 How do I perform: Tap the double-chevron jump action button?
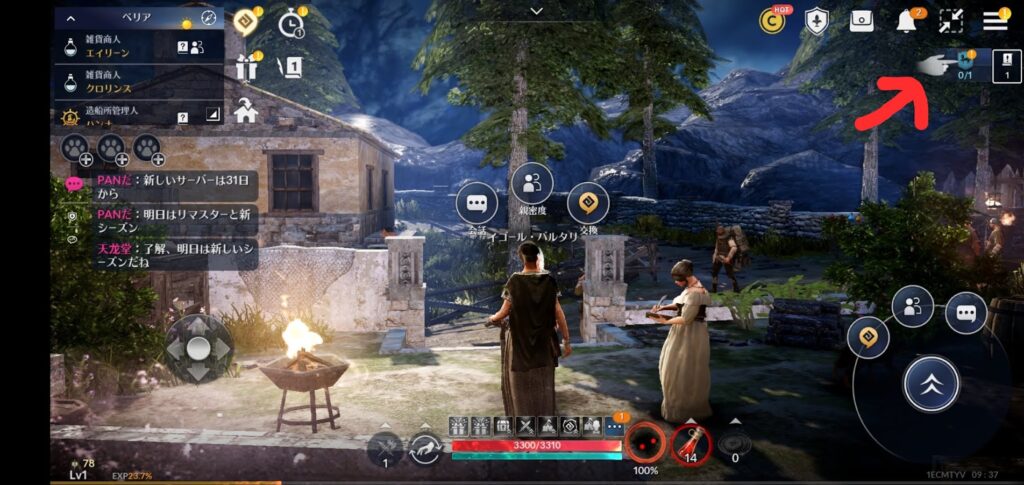tap(931, 383)
